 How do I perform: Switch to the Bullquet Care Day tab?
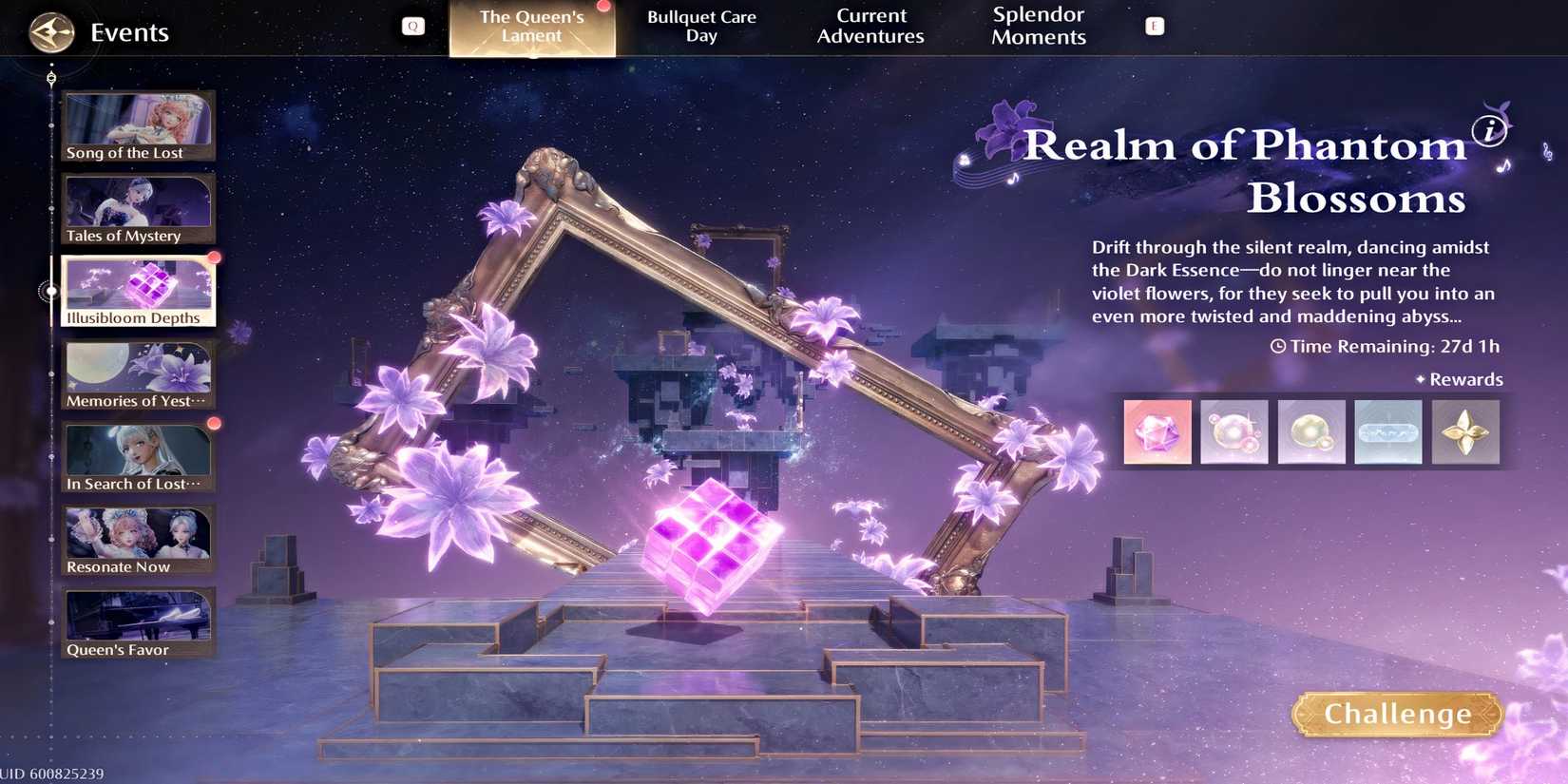[x=700, y=26]
